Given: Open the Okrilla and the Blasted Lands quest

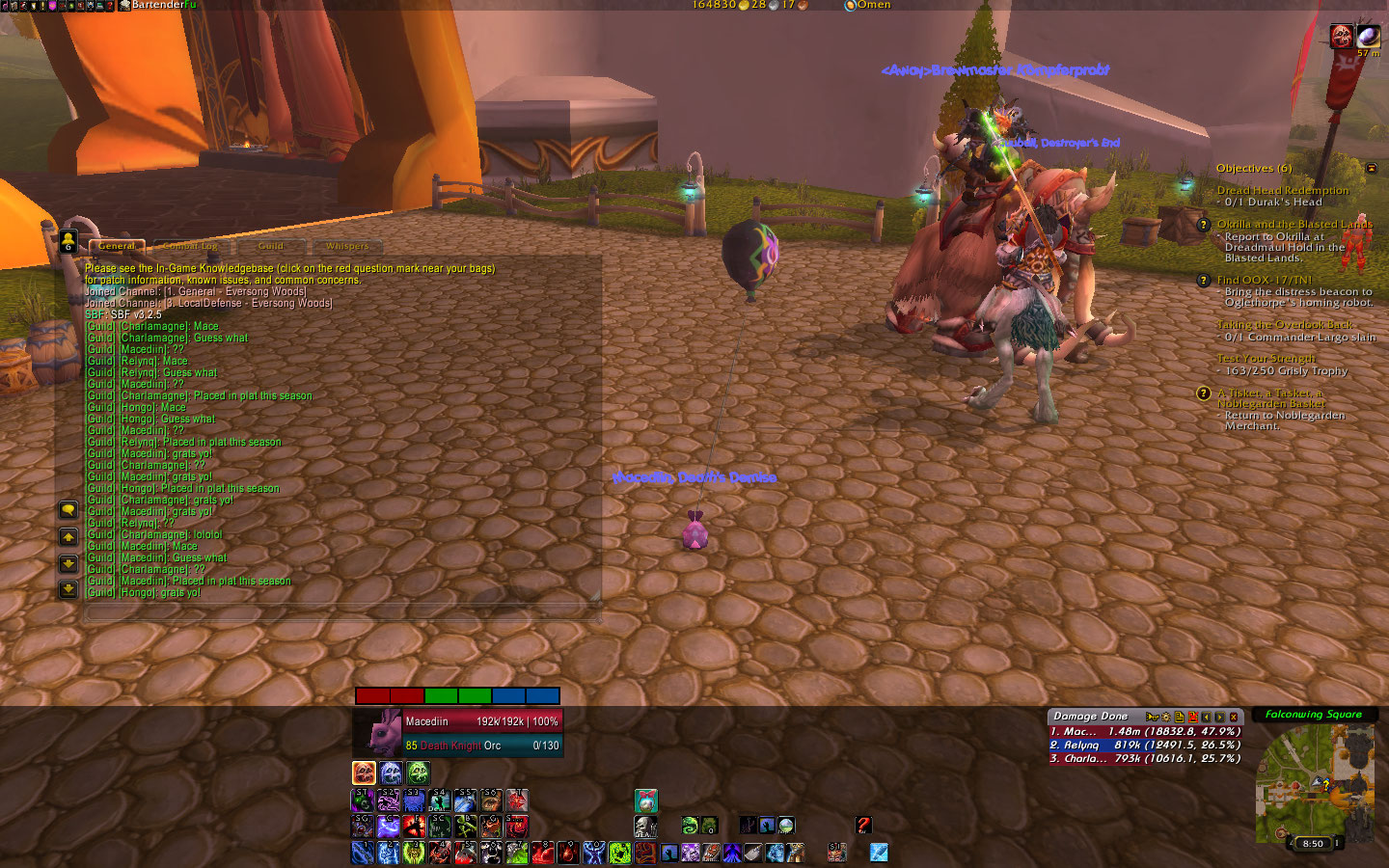Looking at the screenshot, I should pos(1294,224).
